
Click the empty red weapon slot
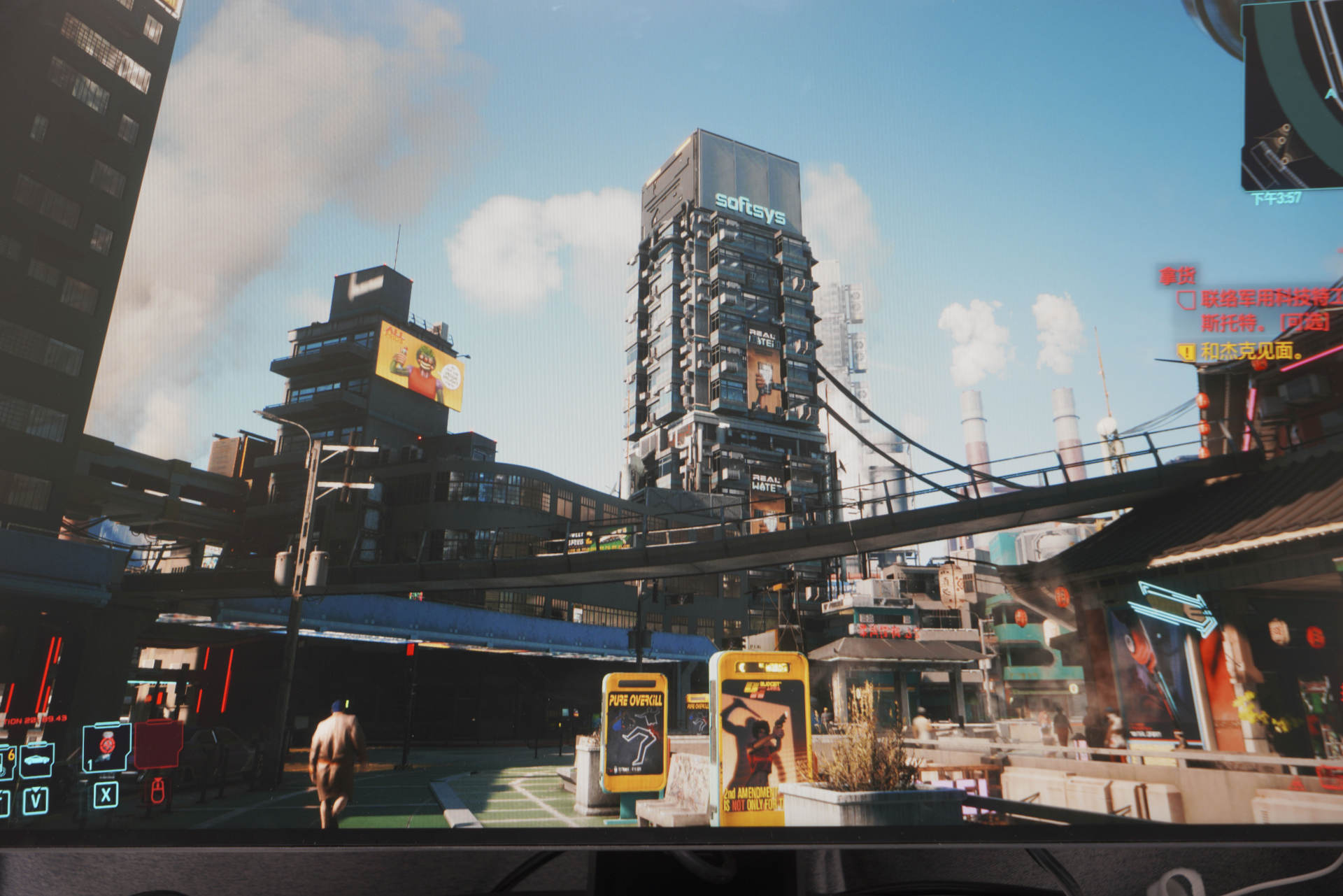click(158, 745)
